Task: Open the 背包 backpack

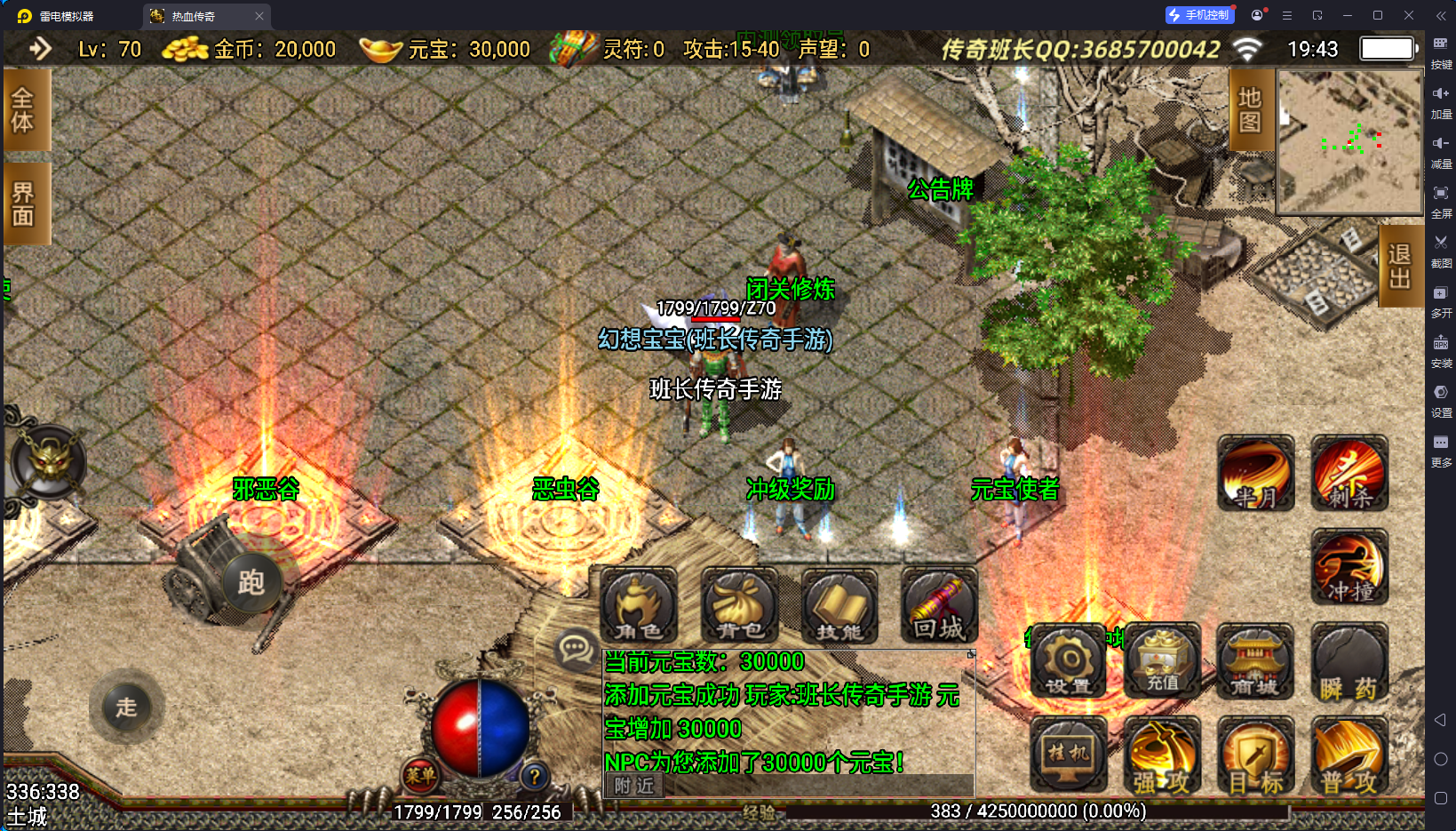Action: click(739, 606)
